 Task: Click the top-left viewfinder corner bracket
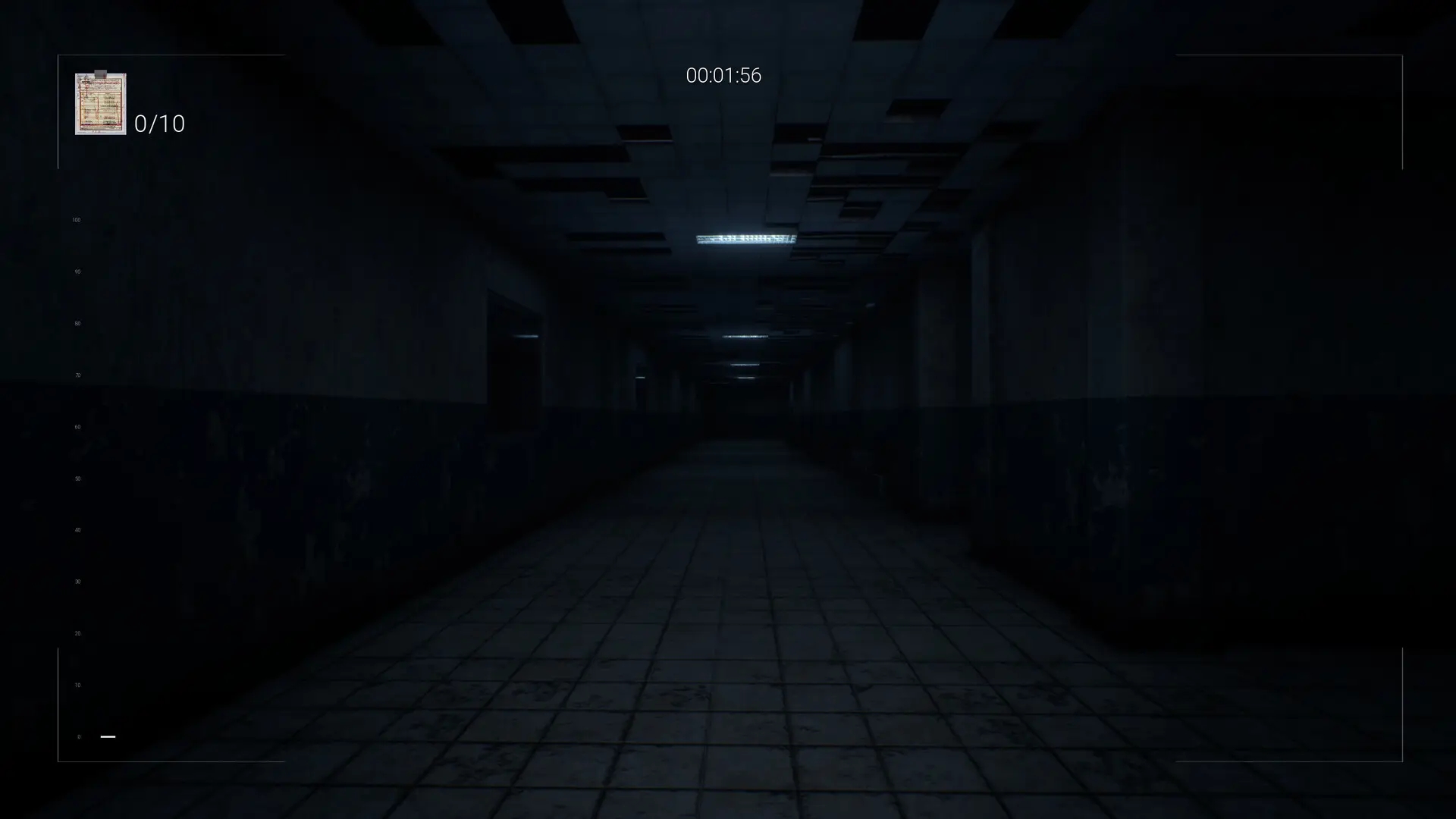(58, 55)
